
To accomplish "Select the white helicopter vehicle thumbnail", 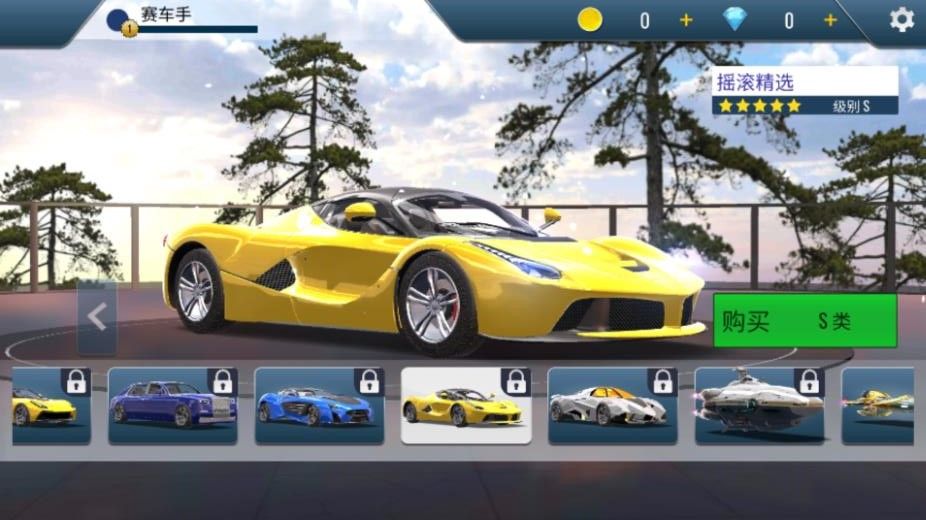I will click(x=759, y=405).
